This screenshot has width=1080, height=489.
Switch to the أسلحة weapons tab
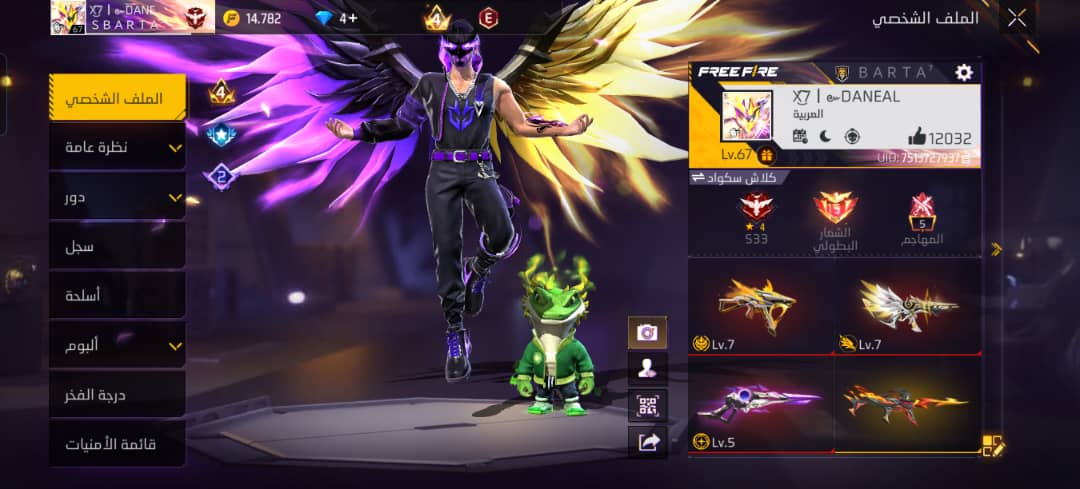pos(118,295)
